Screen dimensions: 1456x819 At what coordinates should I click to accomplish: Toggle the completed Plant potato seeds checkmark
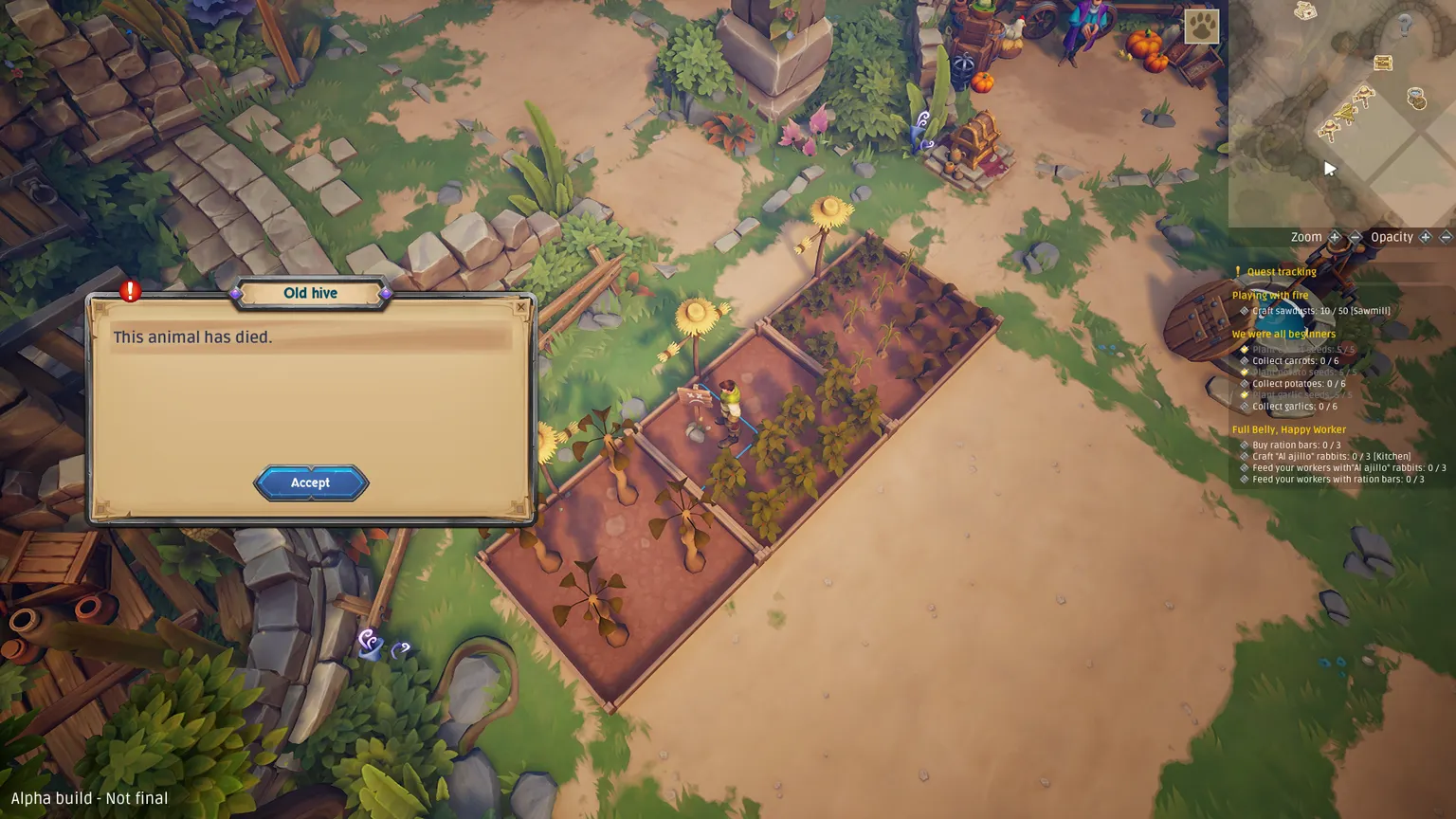click(1245, 372)
